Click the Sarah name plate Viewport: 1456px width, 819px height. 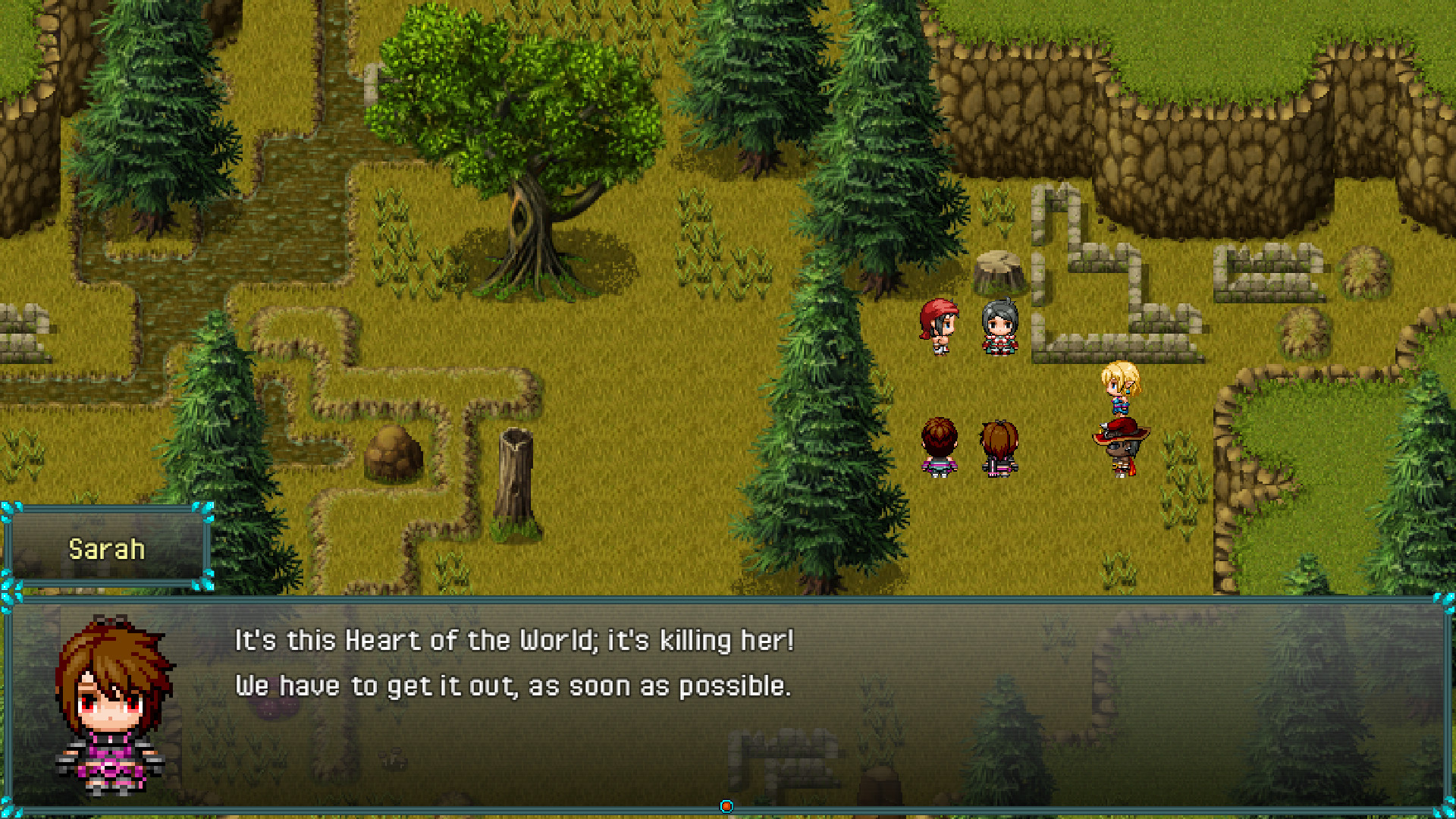pyautogui.click(x=105, y=549)
